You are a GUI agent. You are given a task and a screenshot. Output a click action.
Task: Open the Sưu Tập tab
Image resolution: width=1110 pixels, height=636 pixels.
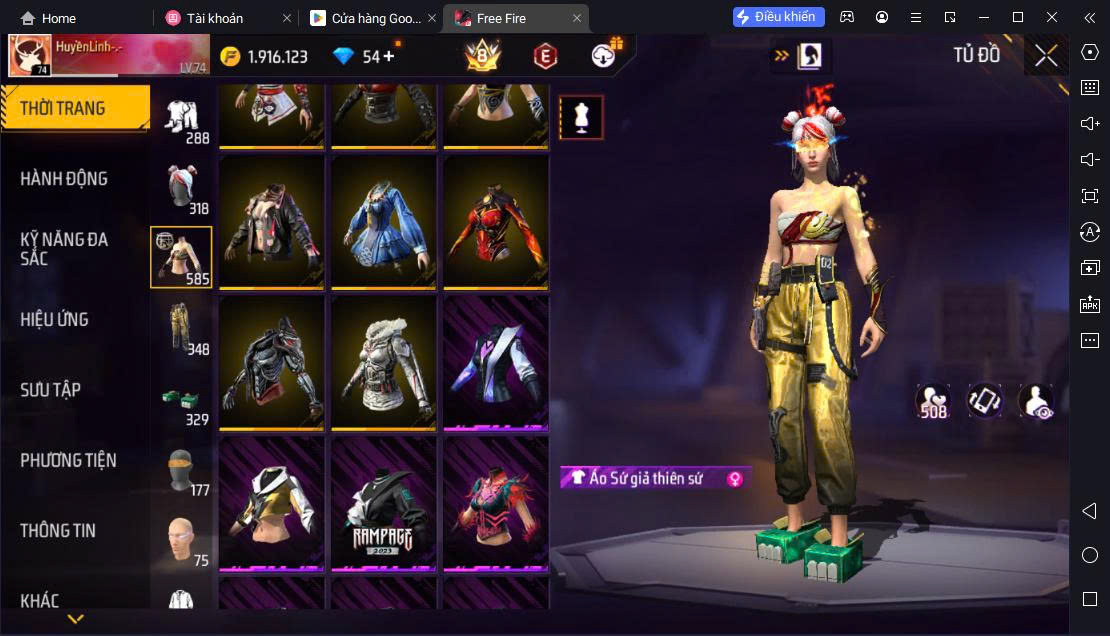pos(51,390)
